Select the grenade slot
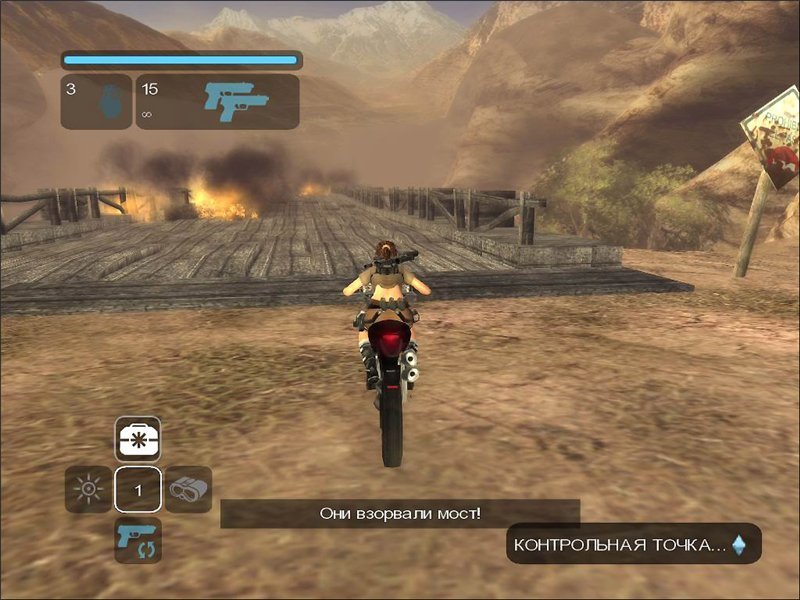800x600 pixels. tap(97, 102)
